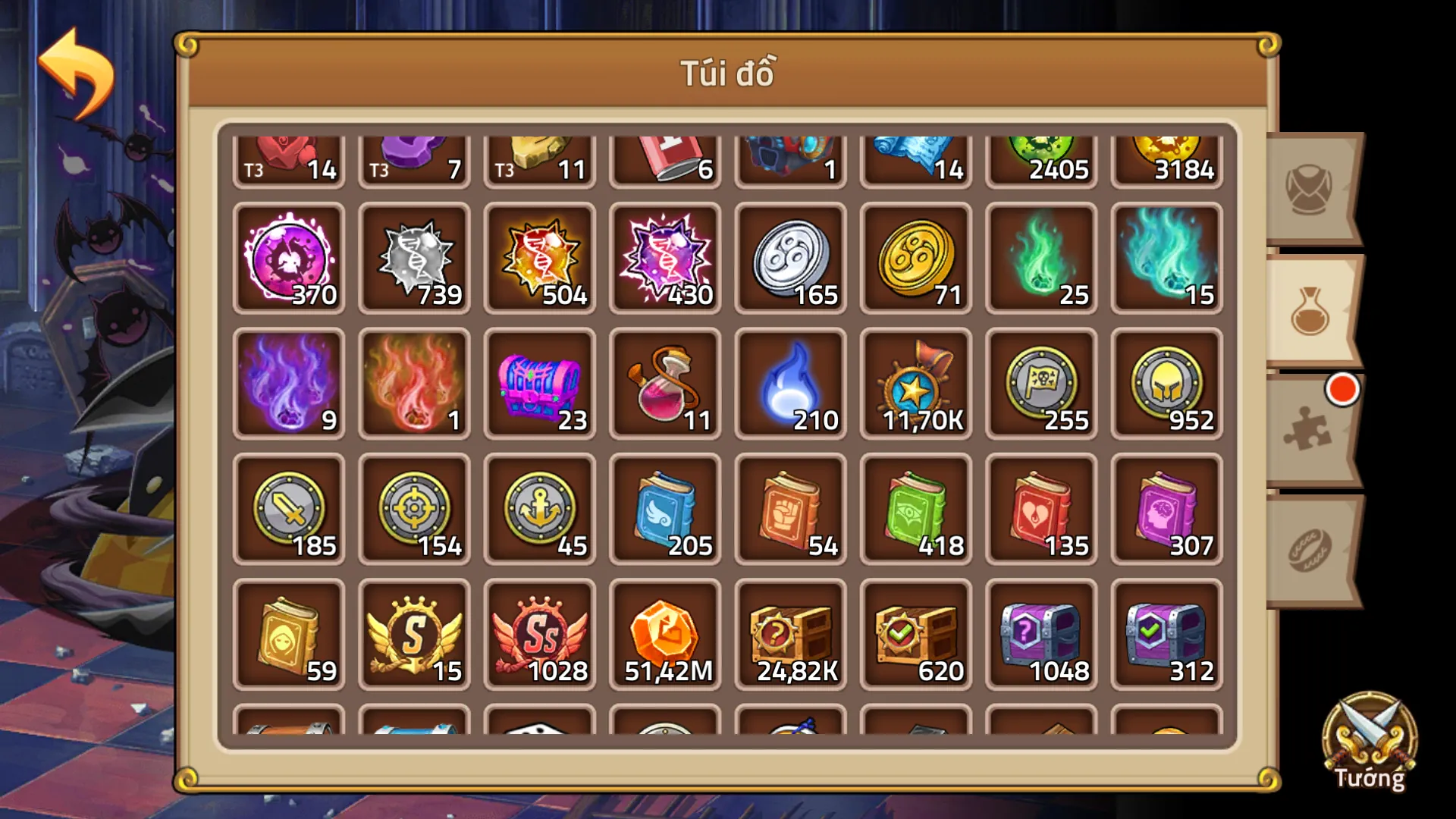Select the blue flame item showing 210

(790, 385)
